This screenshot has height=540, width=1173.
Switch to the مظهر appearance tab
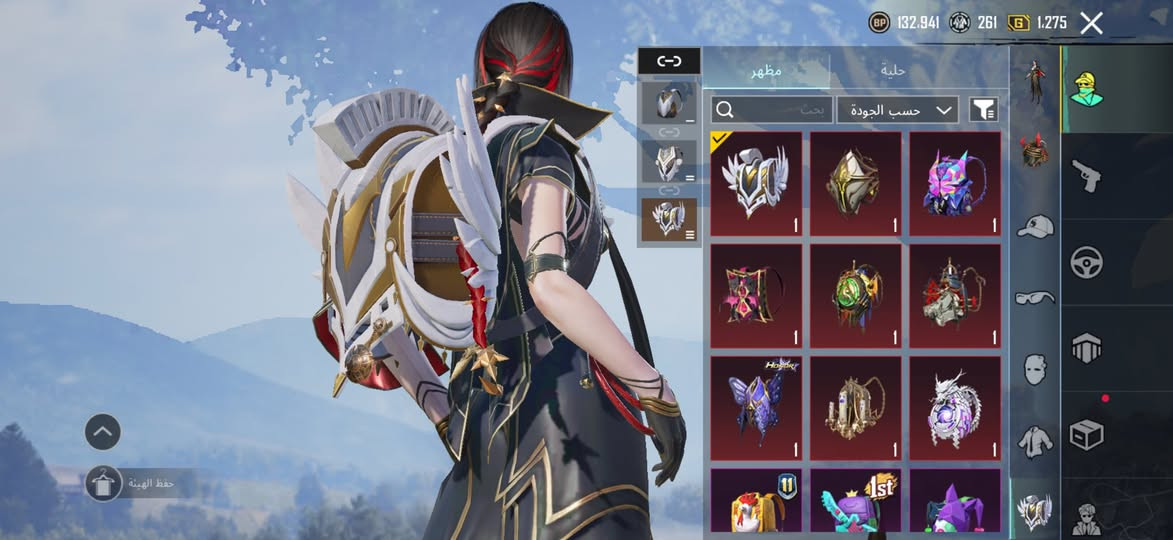[766, 71]
